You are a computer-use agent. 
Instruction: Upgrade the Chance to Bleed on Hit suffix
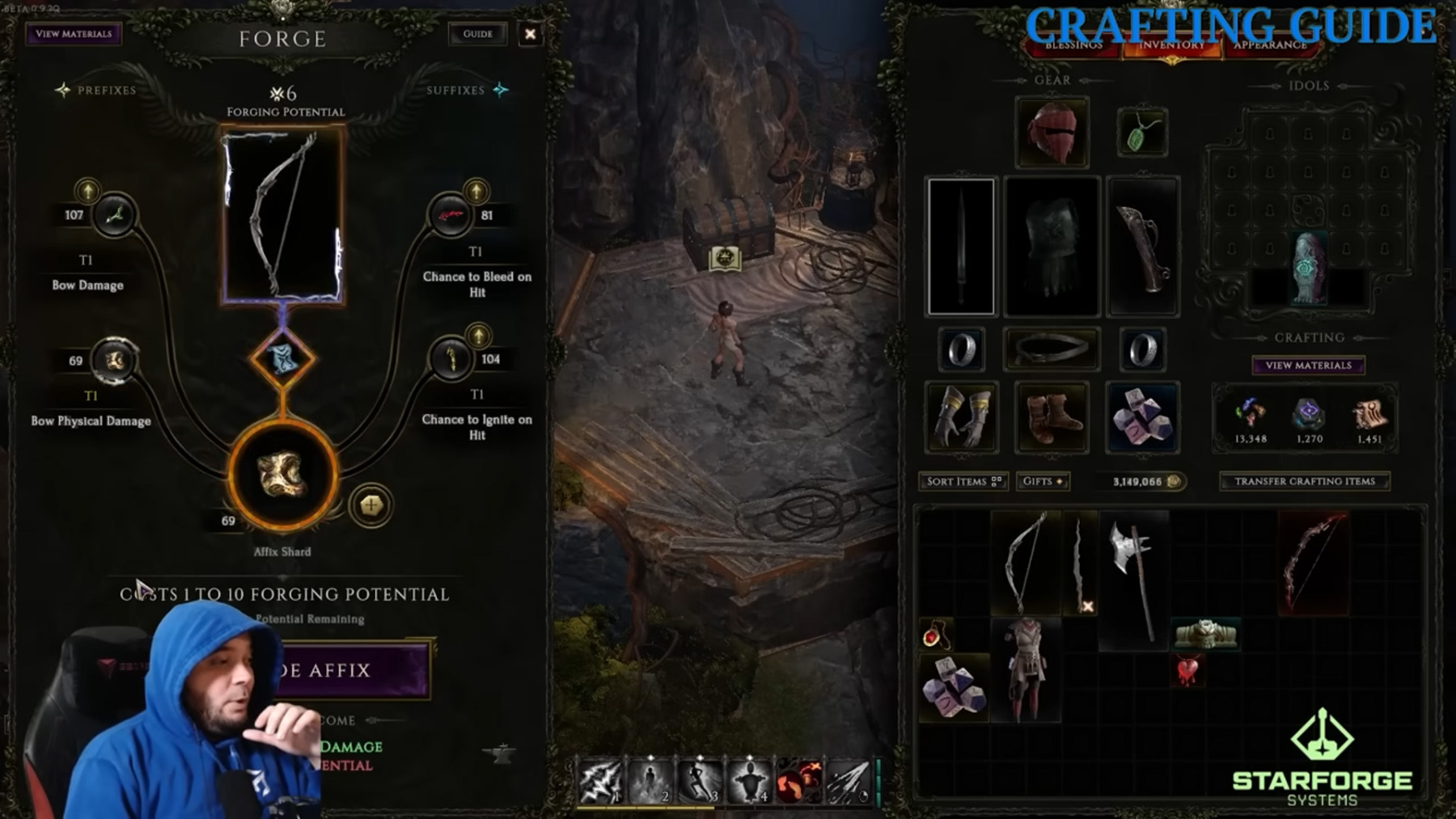(x=476, y=192)
